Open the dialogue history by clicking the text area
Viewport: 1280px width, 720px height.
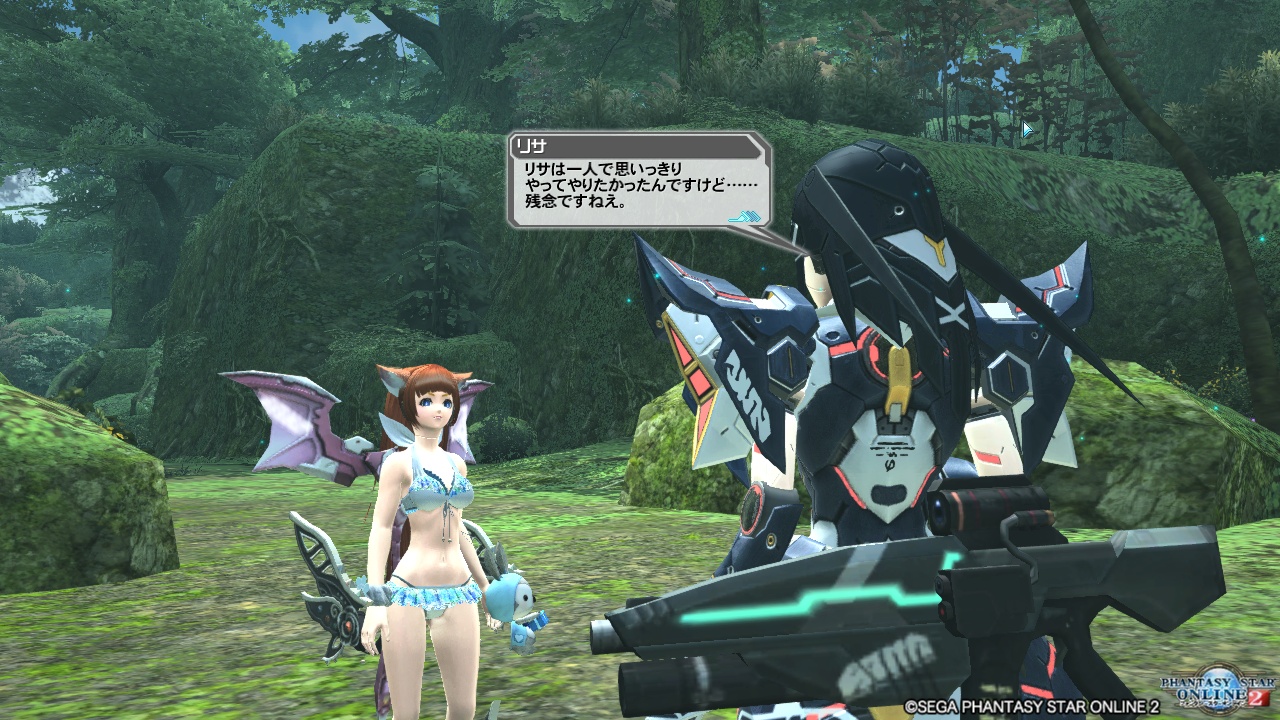640,190
